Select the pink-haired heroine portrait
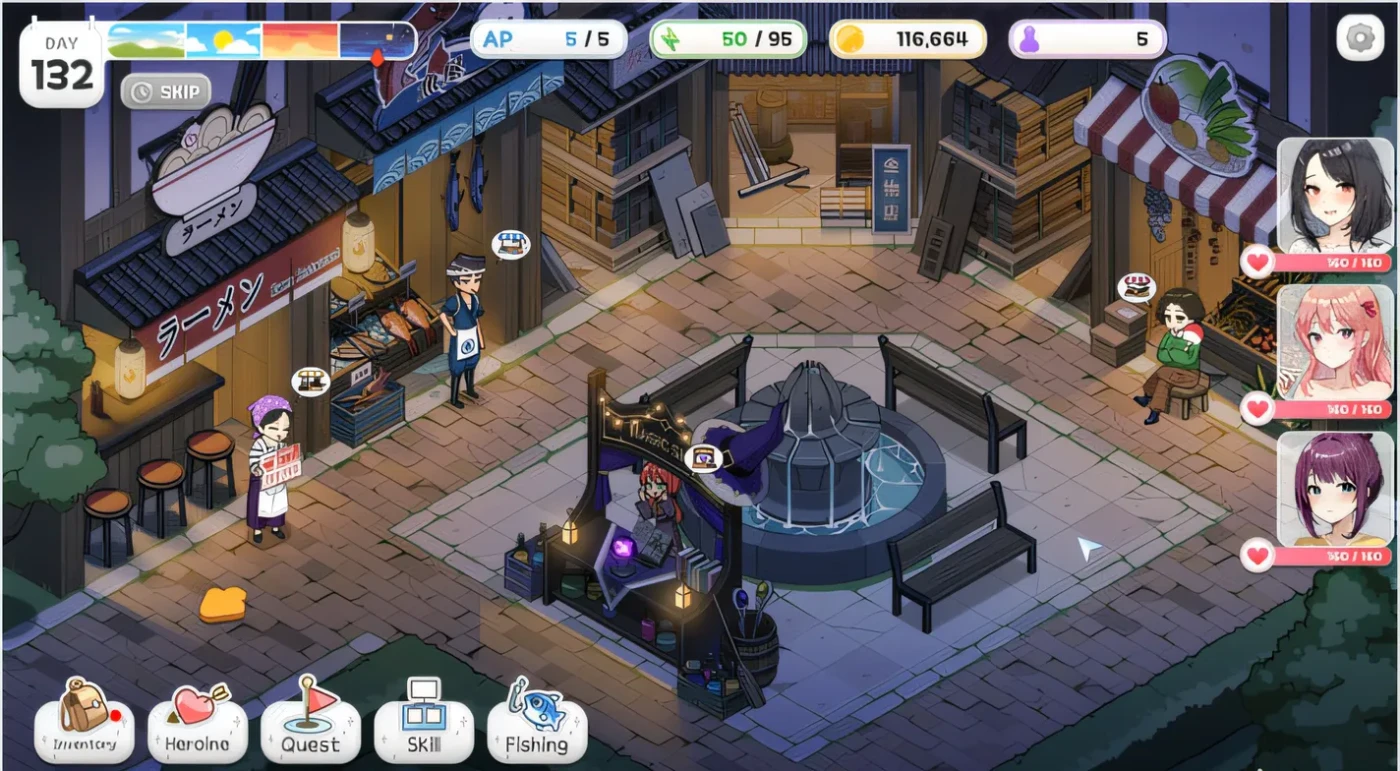 tap(1334, 342)
